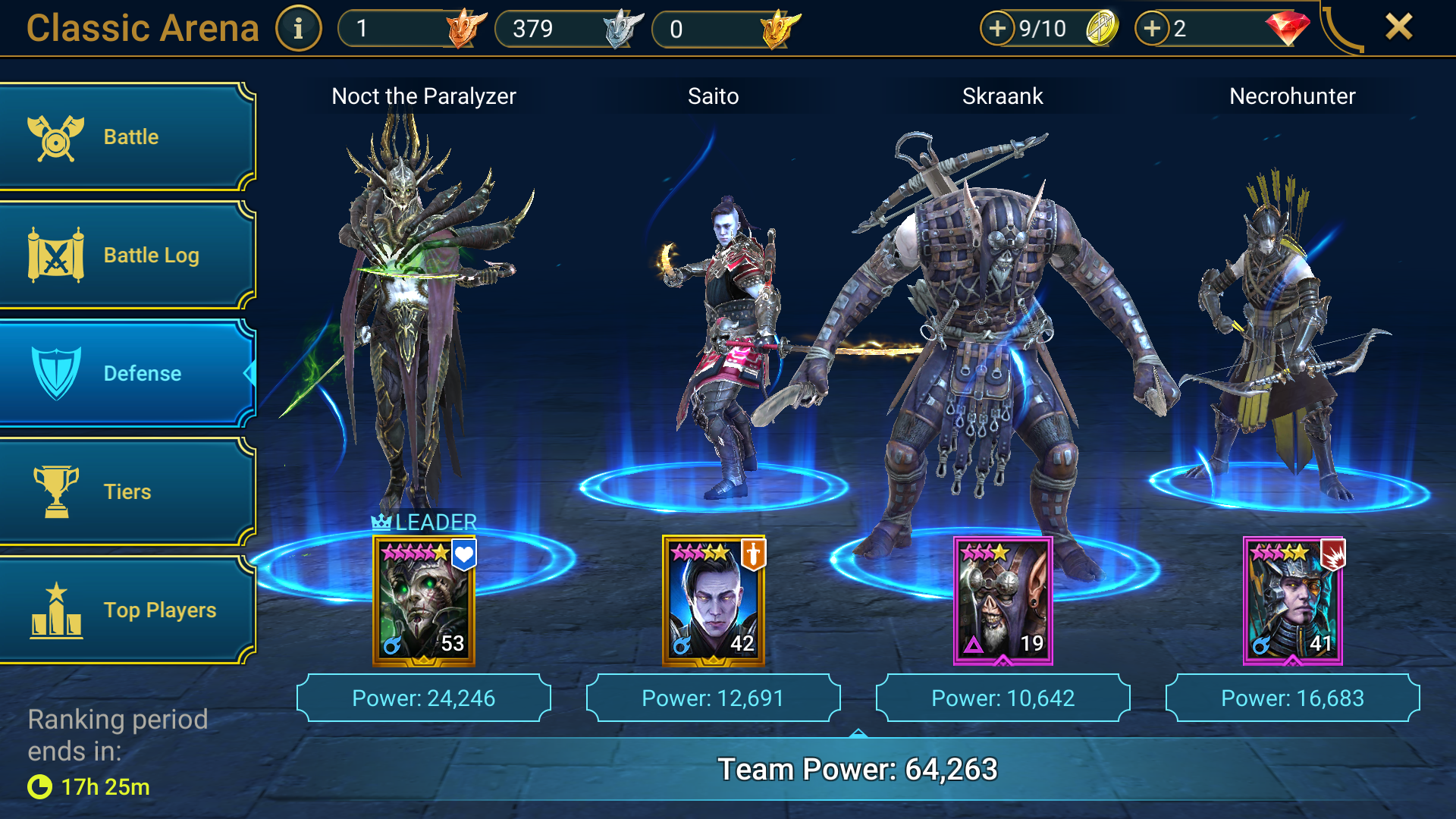This screenshot has width=1456, height=819.
Task: Close the Classic Arena screen
Action: coord(1398,27)
